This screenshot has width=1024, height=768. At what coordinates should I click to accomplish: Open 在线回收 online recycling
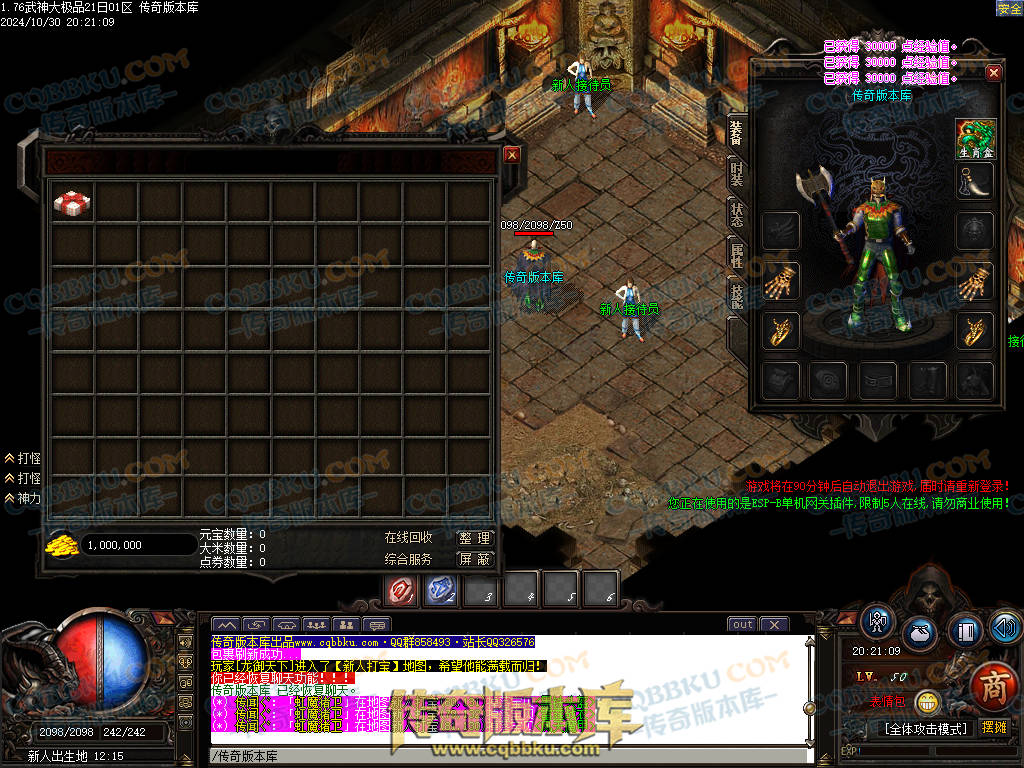pos(408,538)
